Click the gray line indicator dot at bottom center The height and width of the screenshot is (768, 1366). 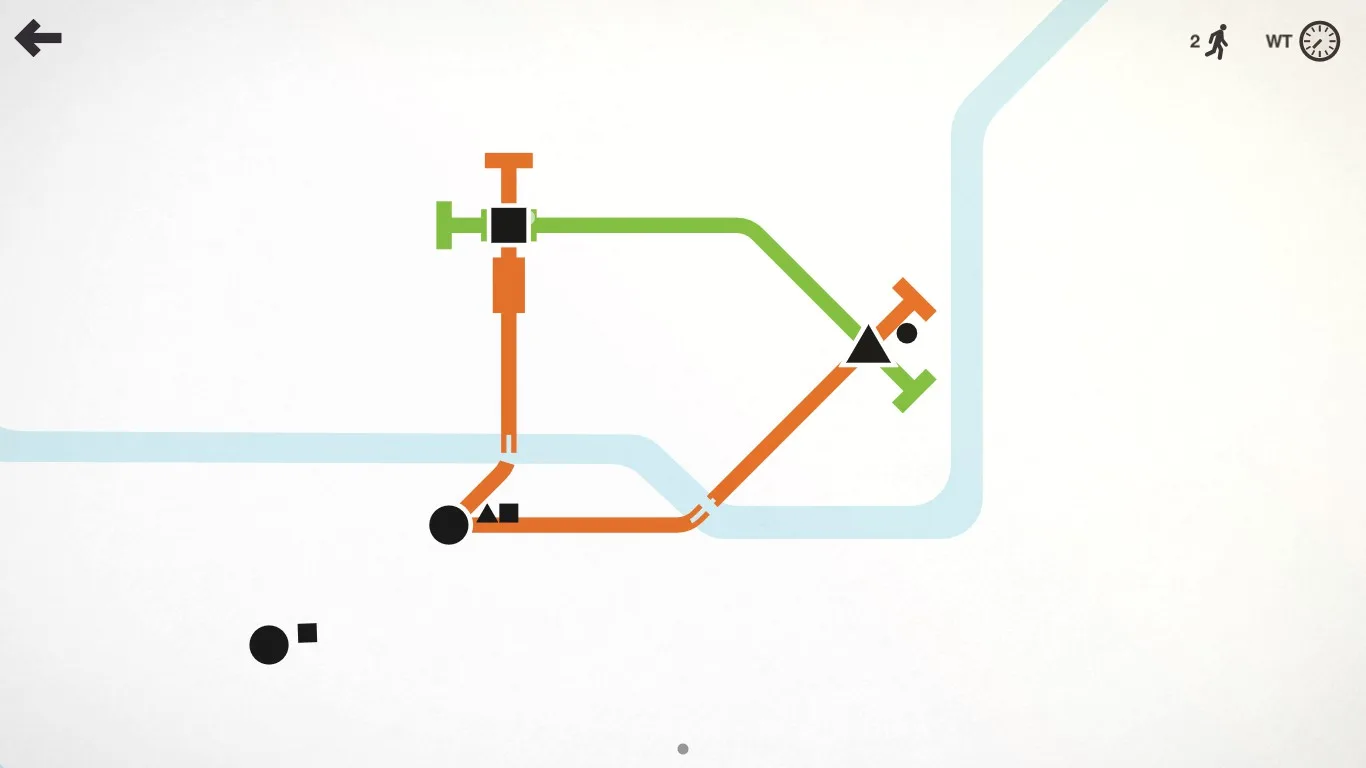pyautogui.click(x=683, y=748)
